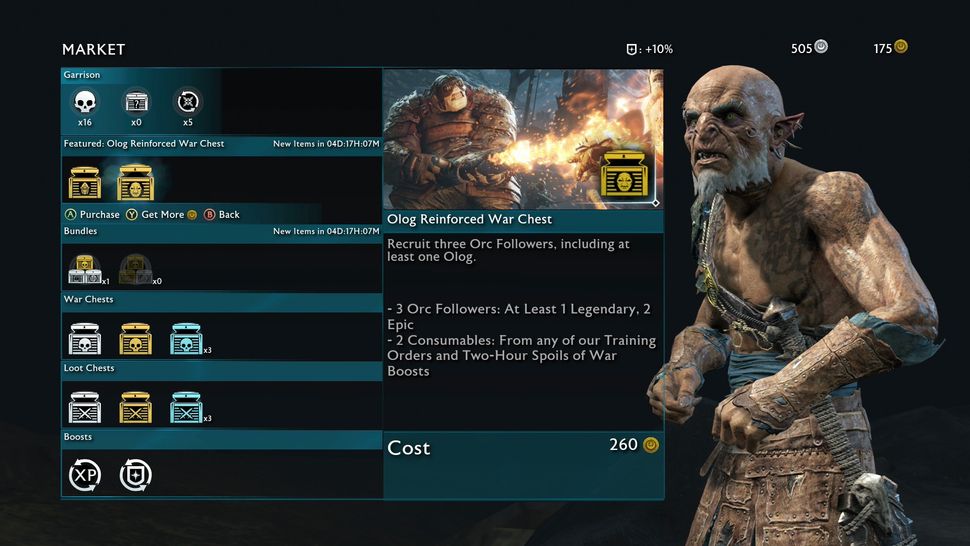The image size is (970, 546).
Task: Choose the cyan skull War Chest
Action: (186, 339)
